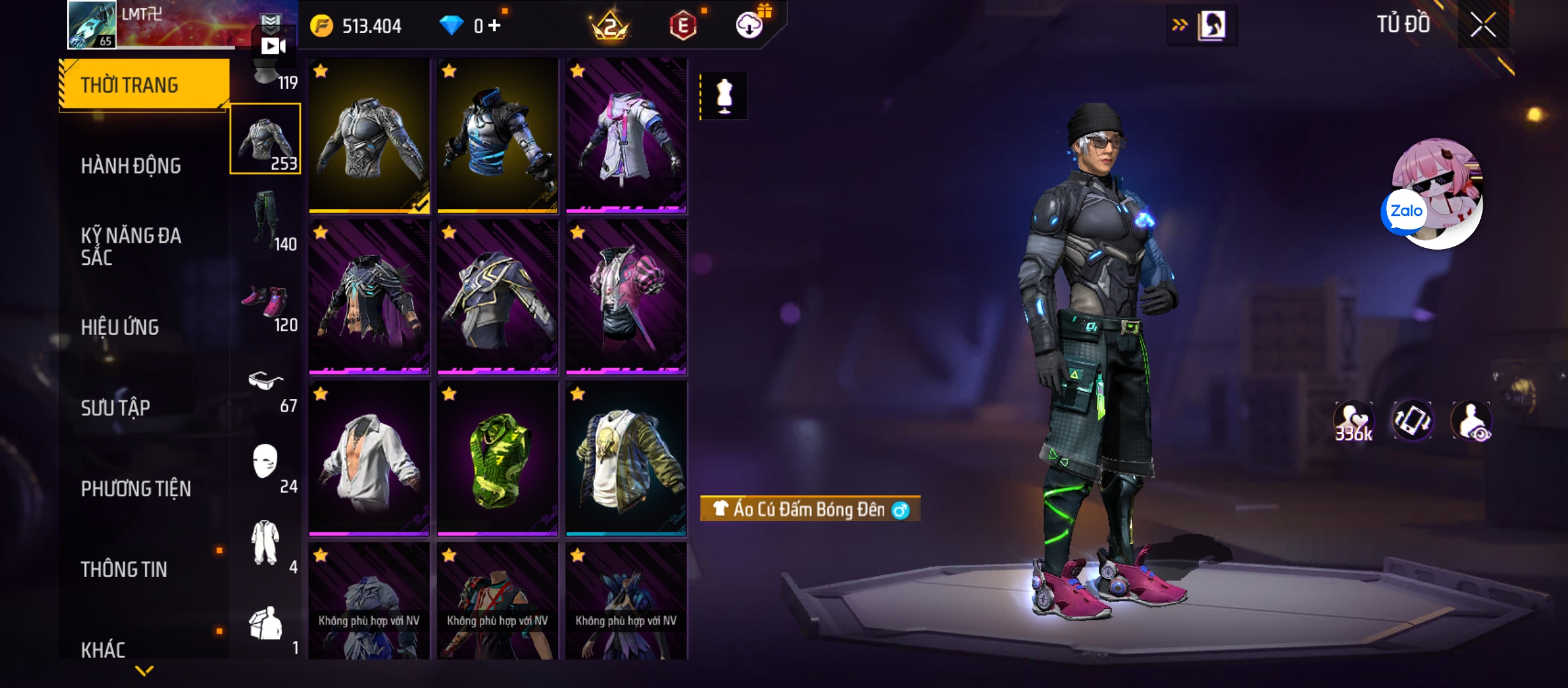Add diamonds with the plus button
1568x688 pixels.
click(x=495, y=25)
